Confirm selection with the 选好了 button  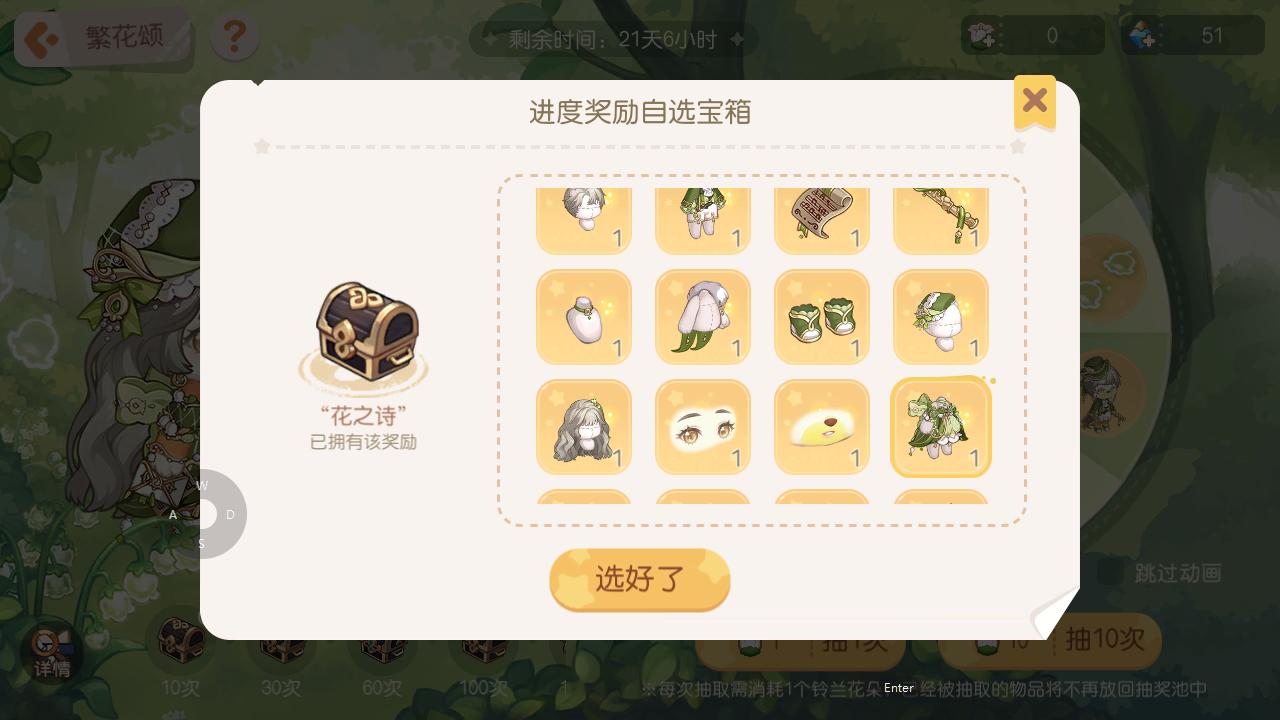[639, 580]
